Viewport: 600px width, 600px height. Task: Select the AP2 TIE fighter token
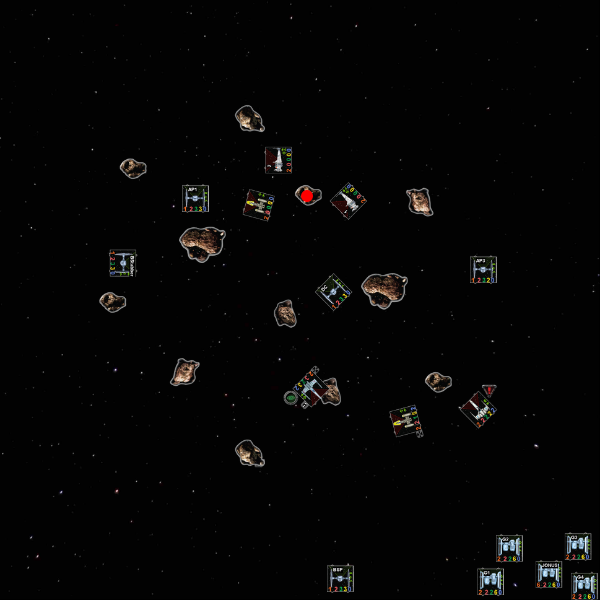[483, 269]
